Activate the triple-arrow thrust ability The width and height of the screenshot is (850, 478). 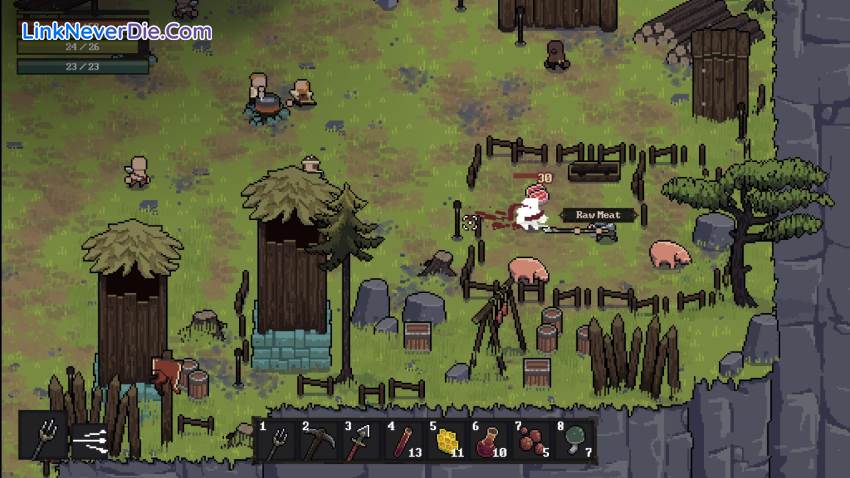pyautogui.click(x=92, y=436)
